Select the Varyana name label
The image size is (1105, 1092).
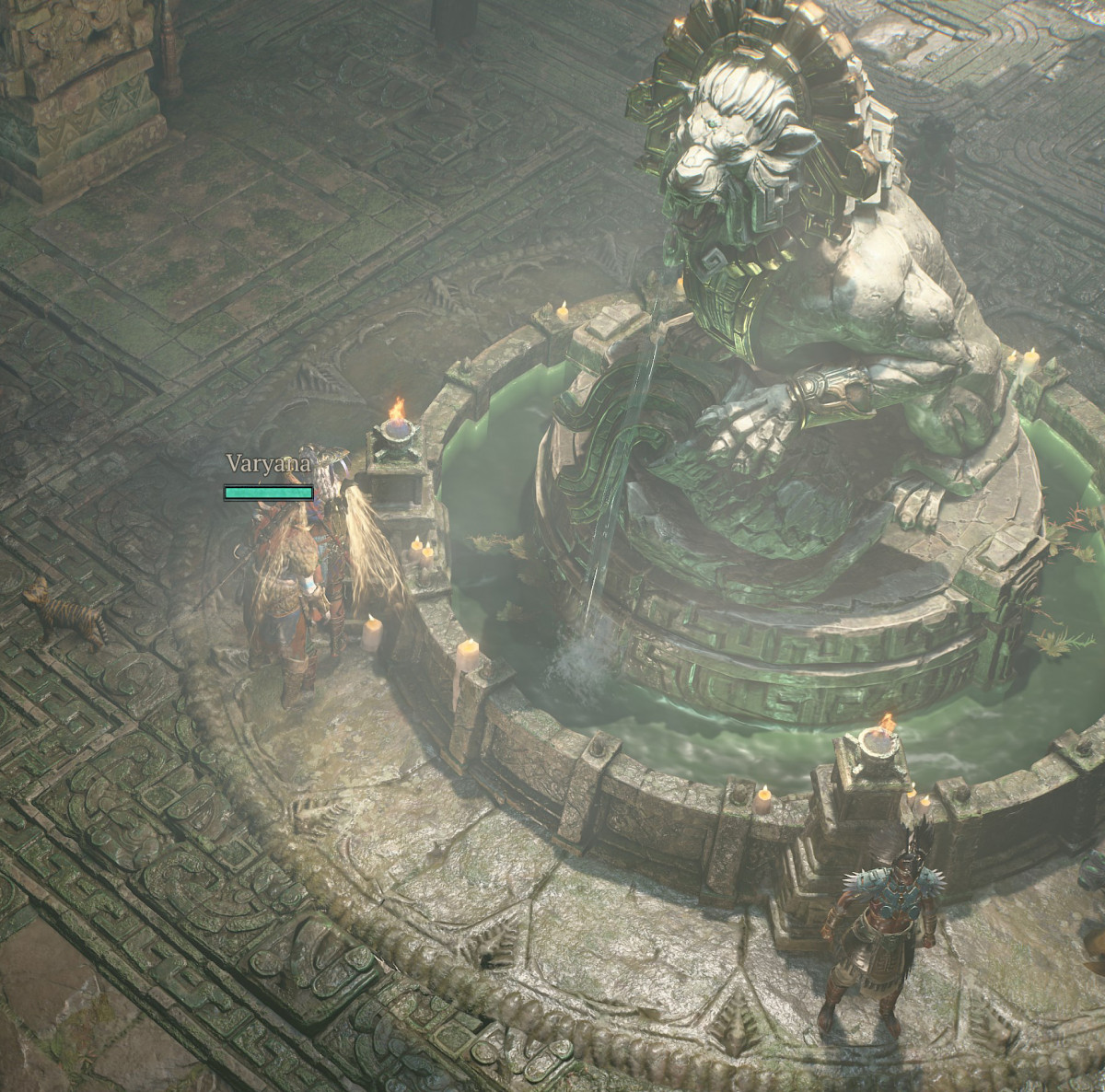[268, 464]
